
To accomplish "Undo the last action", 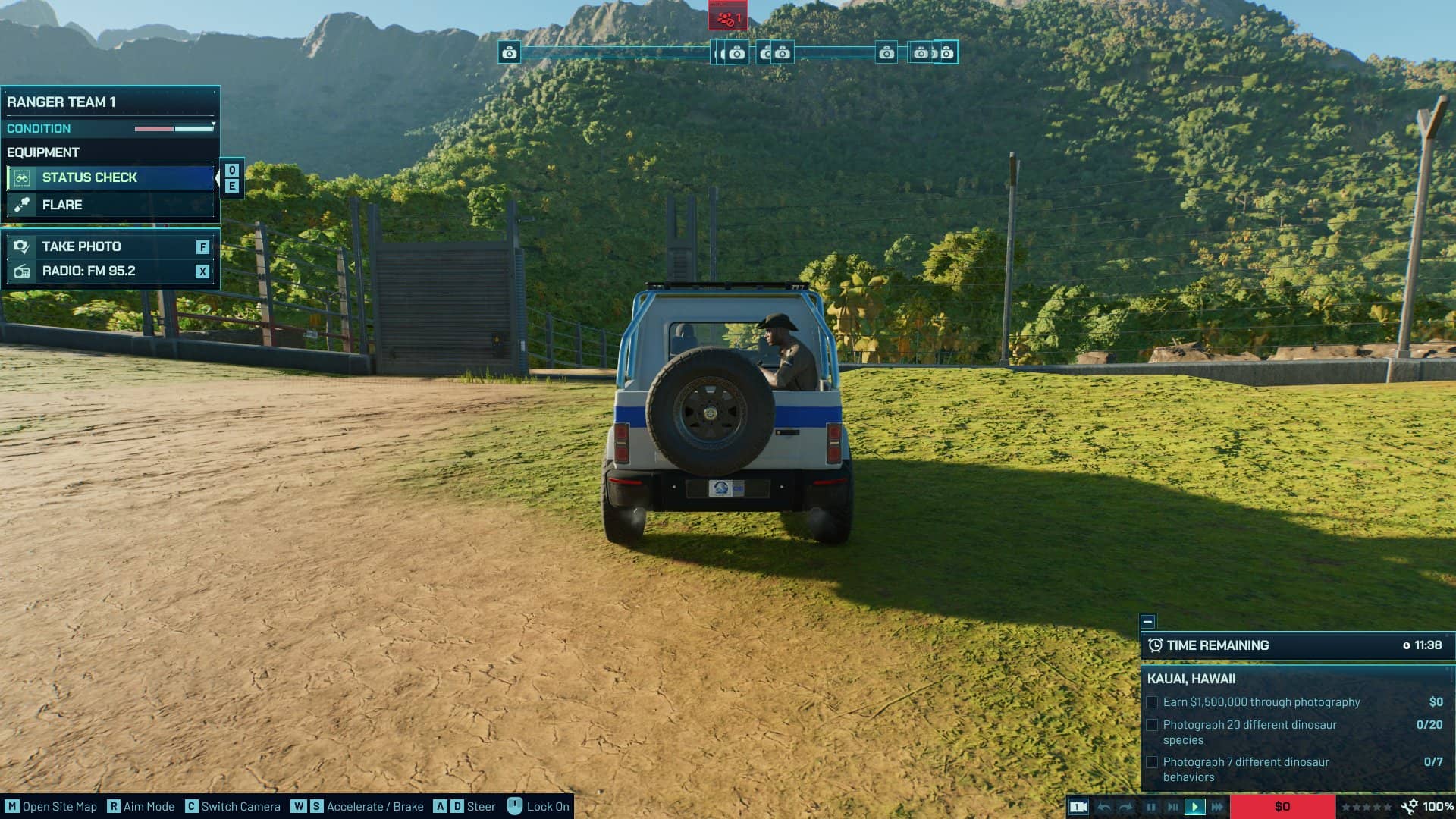I will click(x=1104, y=807).
